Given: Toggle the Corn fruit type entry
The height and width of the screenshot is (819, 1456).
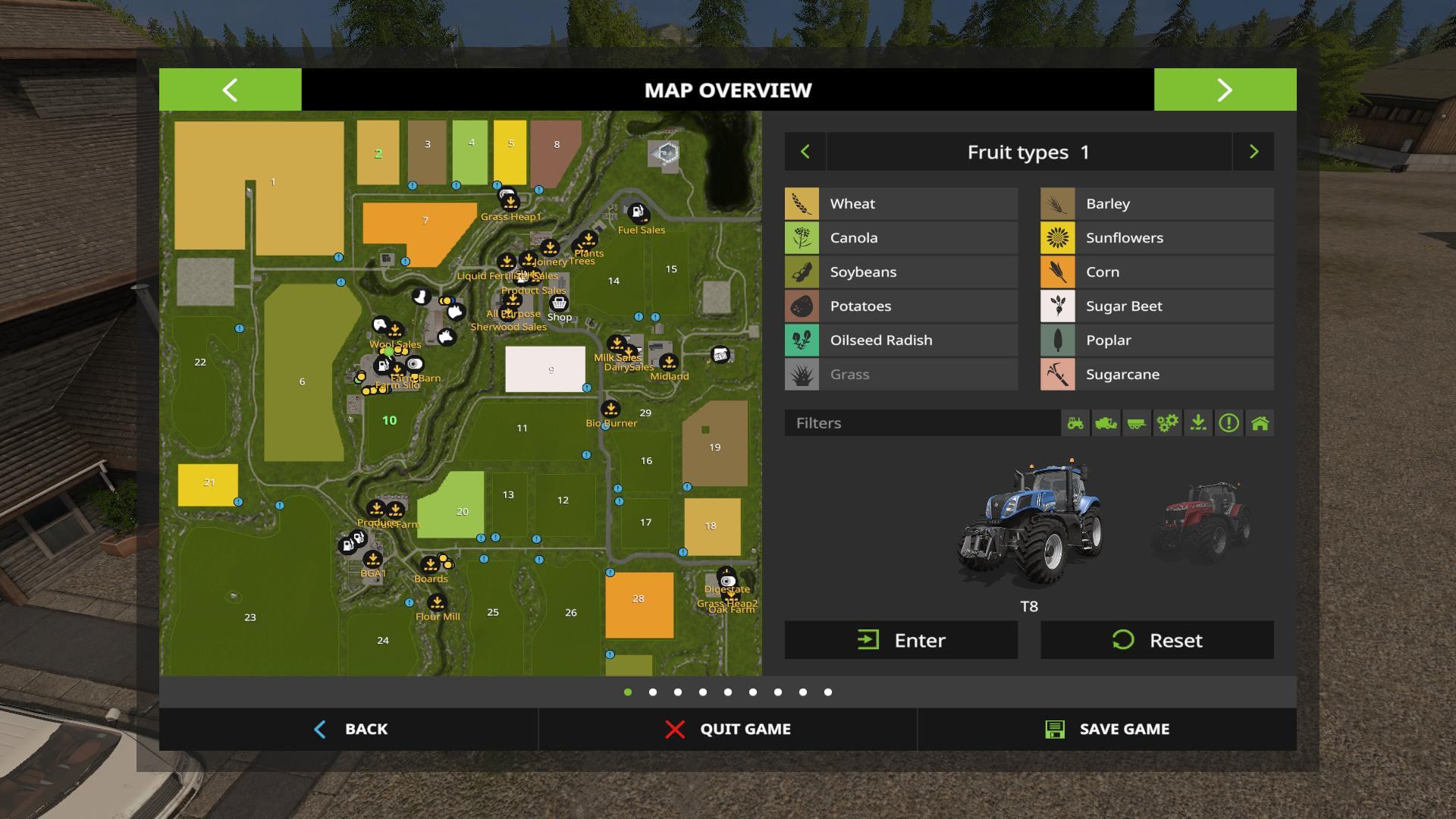Looking at the screenshot, I should pos(1156,271).
